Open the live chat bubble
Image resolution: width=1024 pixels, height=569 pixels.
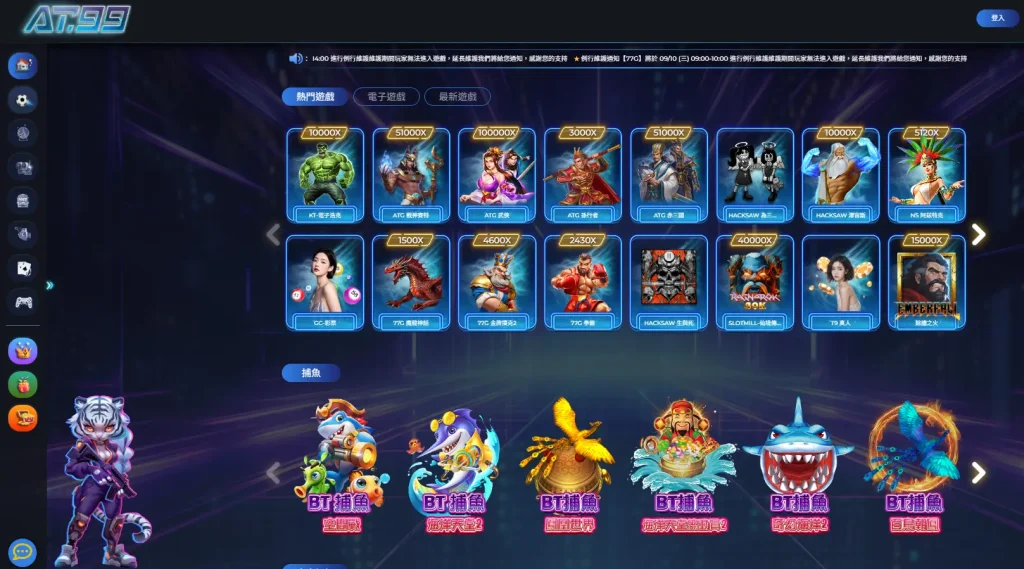pyautogui.click(x=22, y=552)
